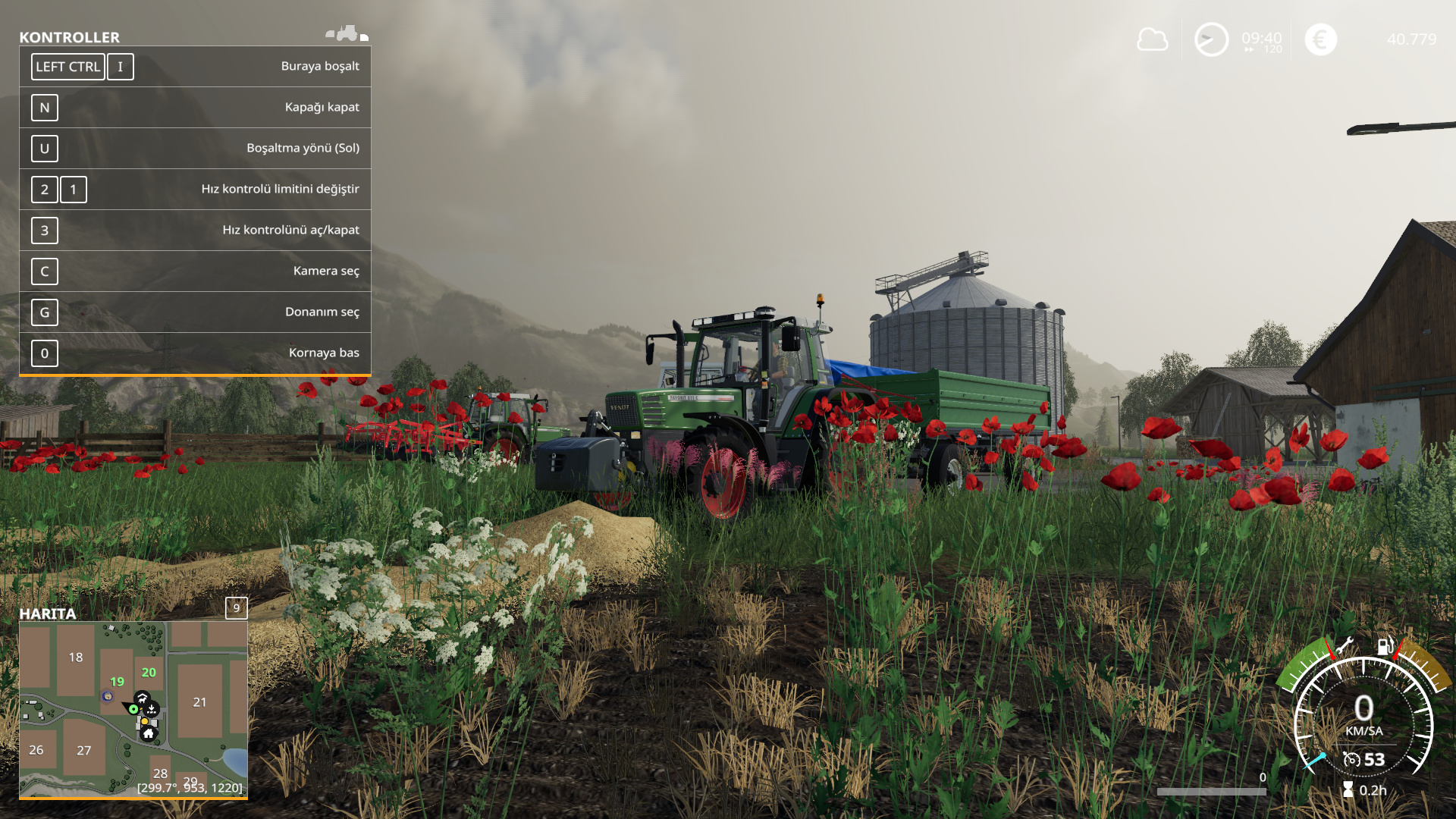Click the house marker on the minimap

pos(149,733)
